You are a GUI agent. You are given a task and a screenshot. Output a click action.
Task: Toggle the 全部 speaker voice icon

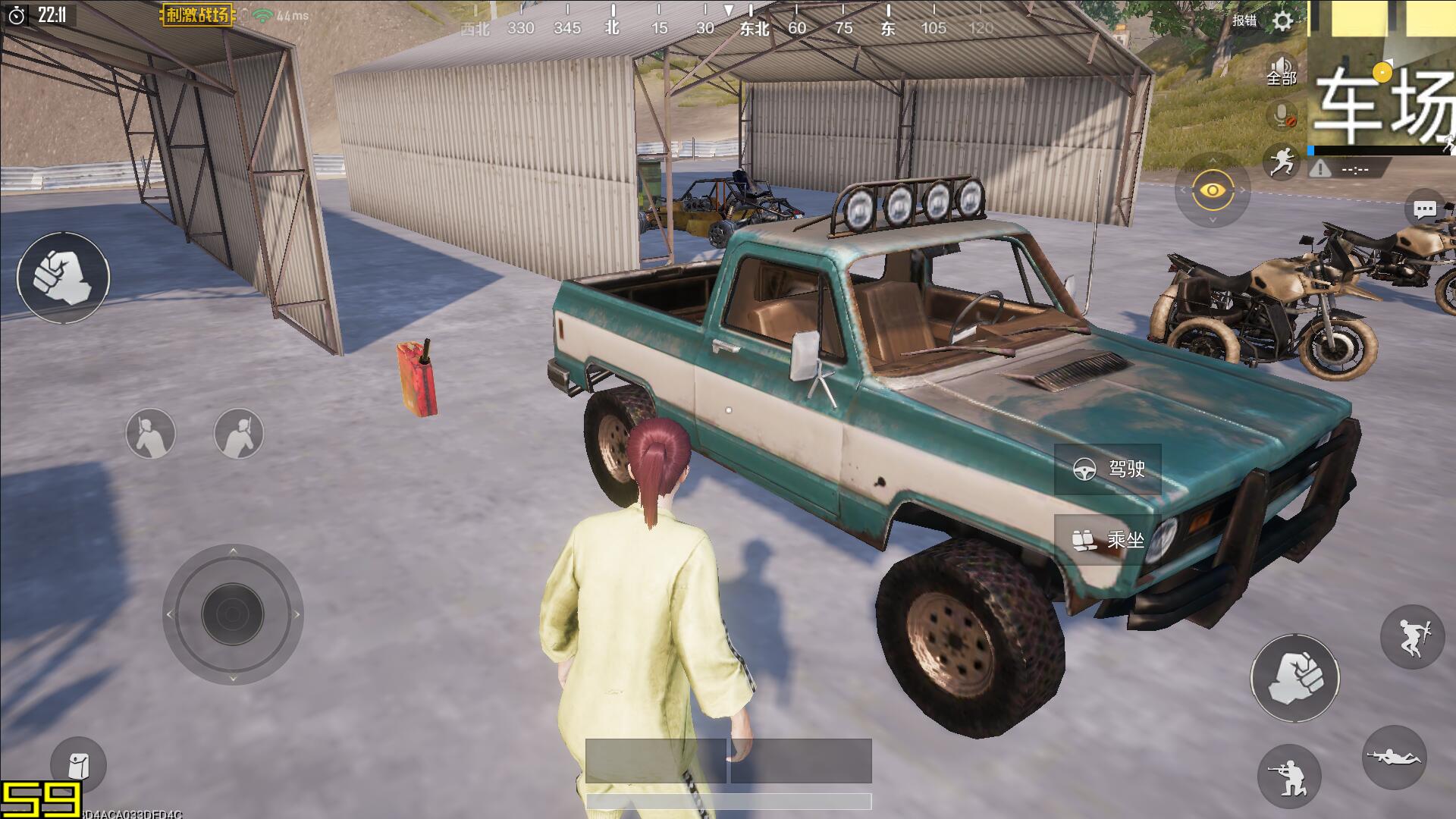click(1282, 71)
